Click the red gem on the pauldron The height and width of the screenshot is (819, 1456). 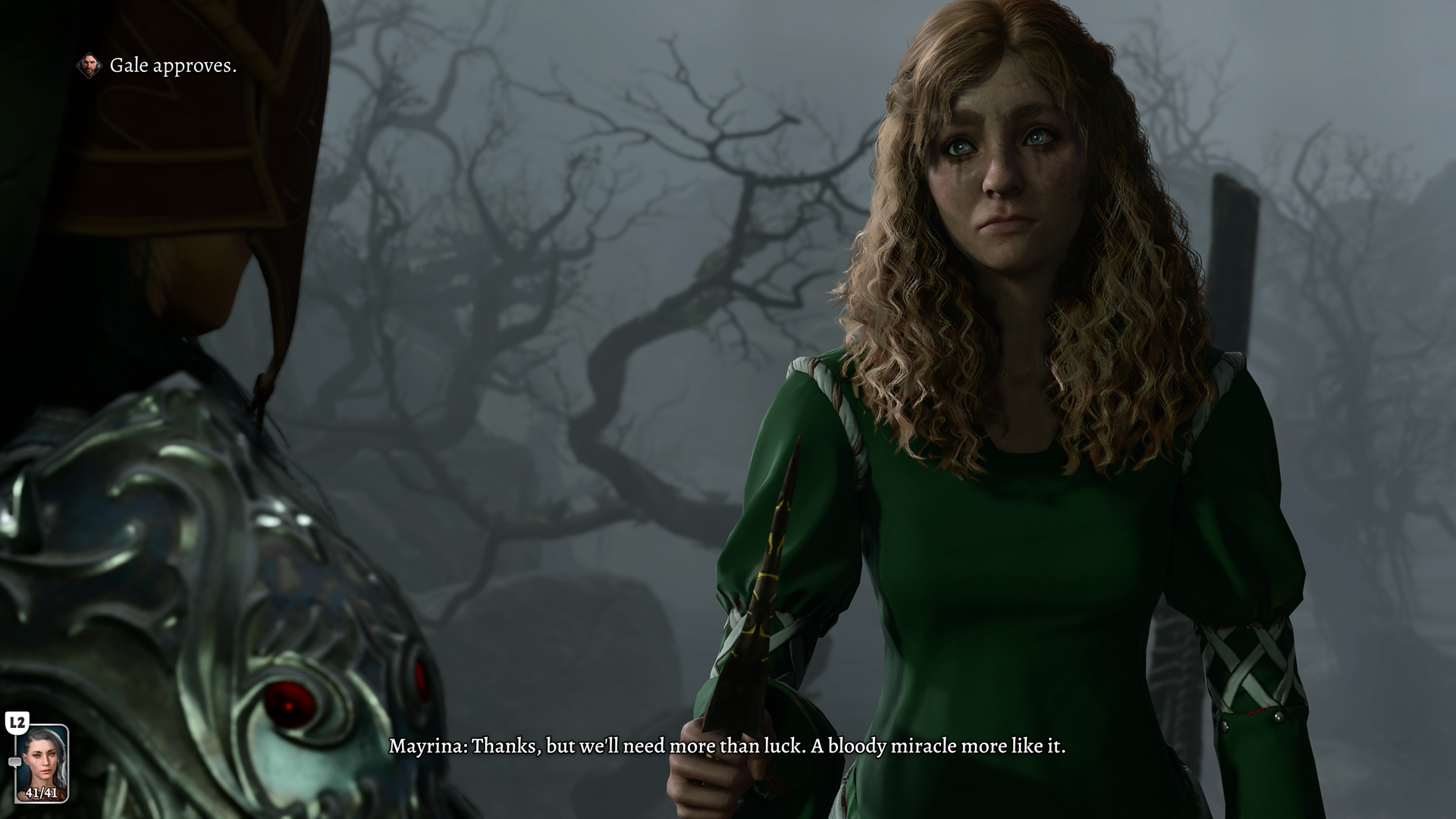[x=290, y=706]
